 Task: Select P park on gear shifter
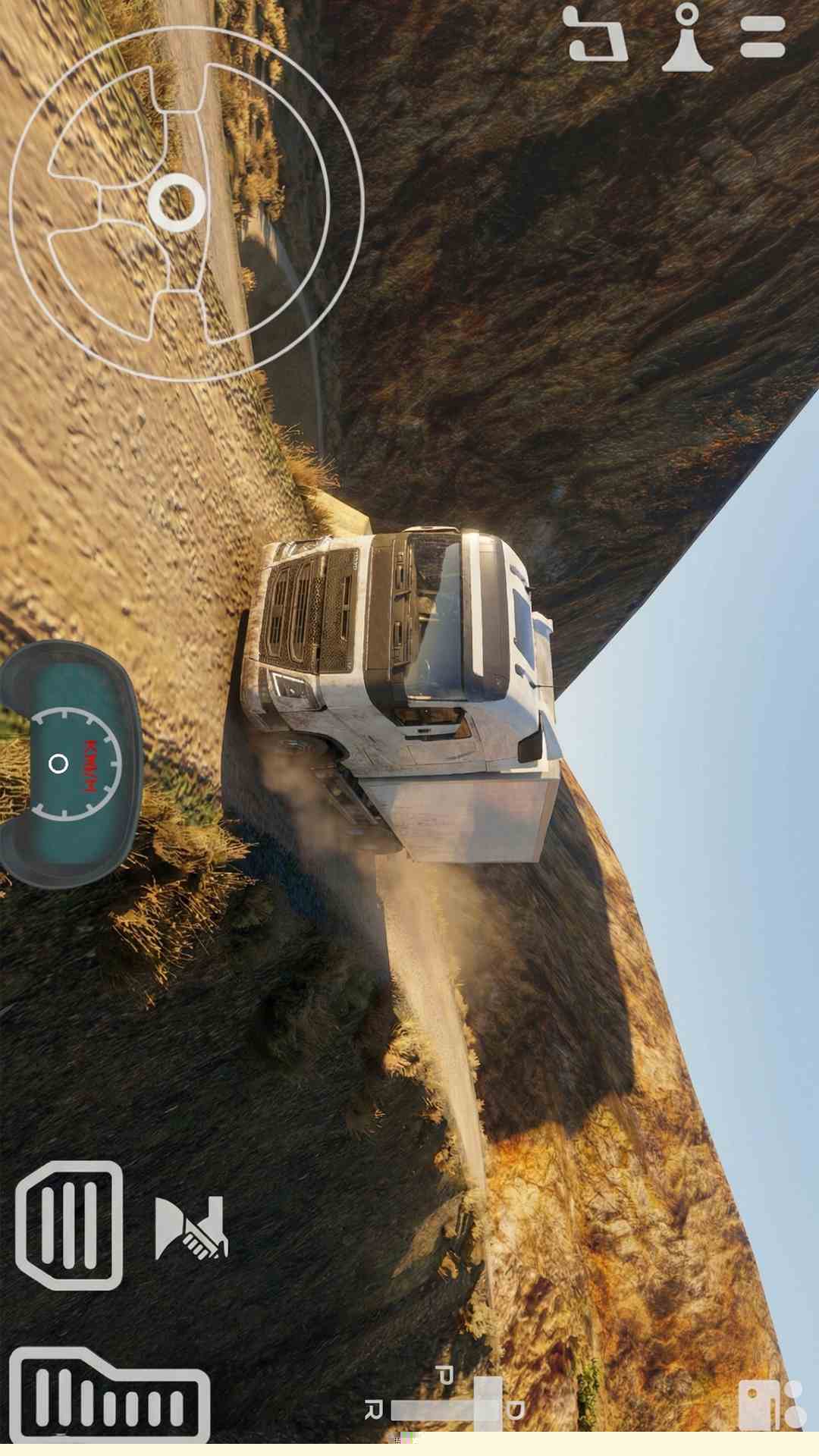[x=445, y=1375]
